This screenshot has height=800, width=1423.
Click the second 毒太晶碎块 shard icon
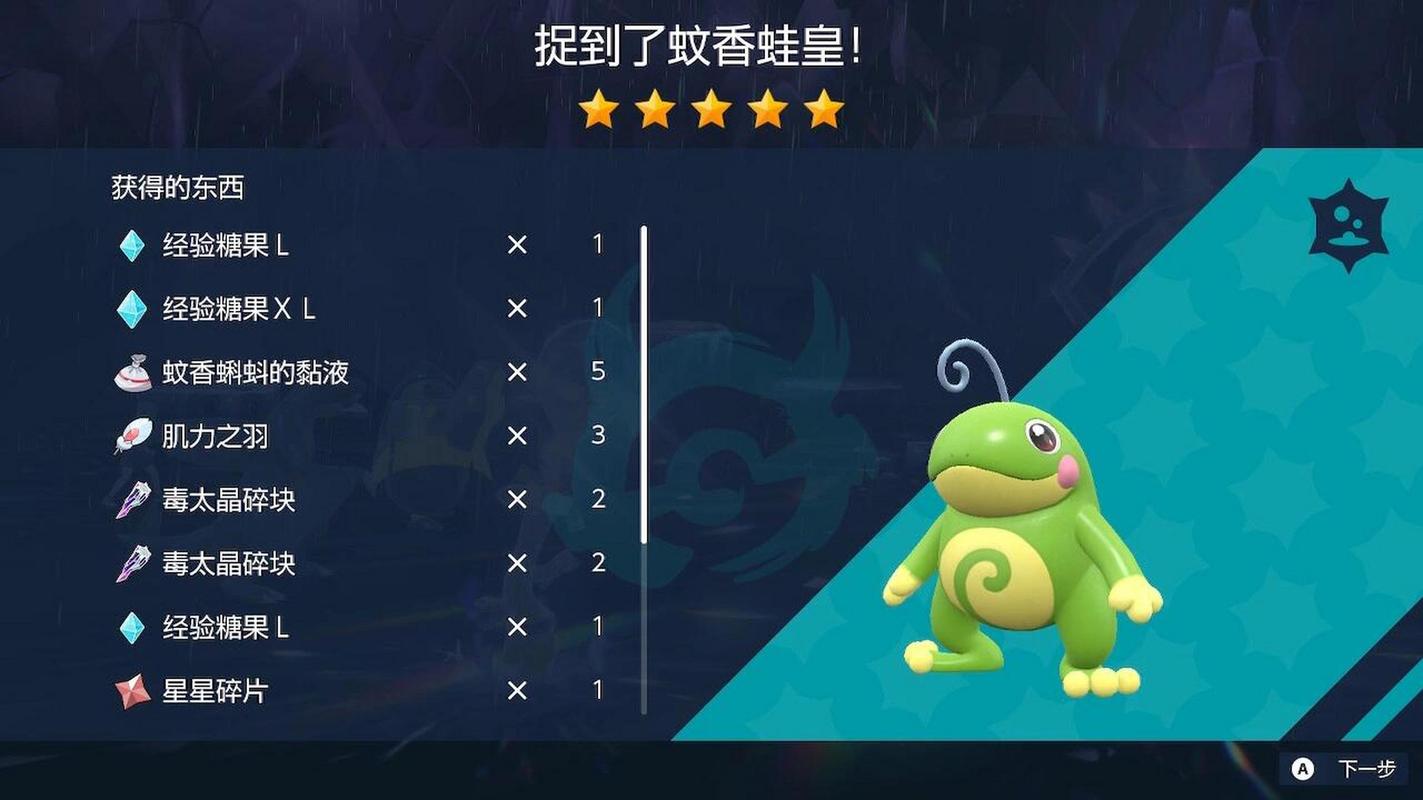133,564
